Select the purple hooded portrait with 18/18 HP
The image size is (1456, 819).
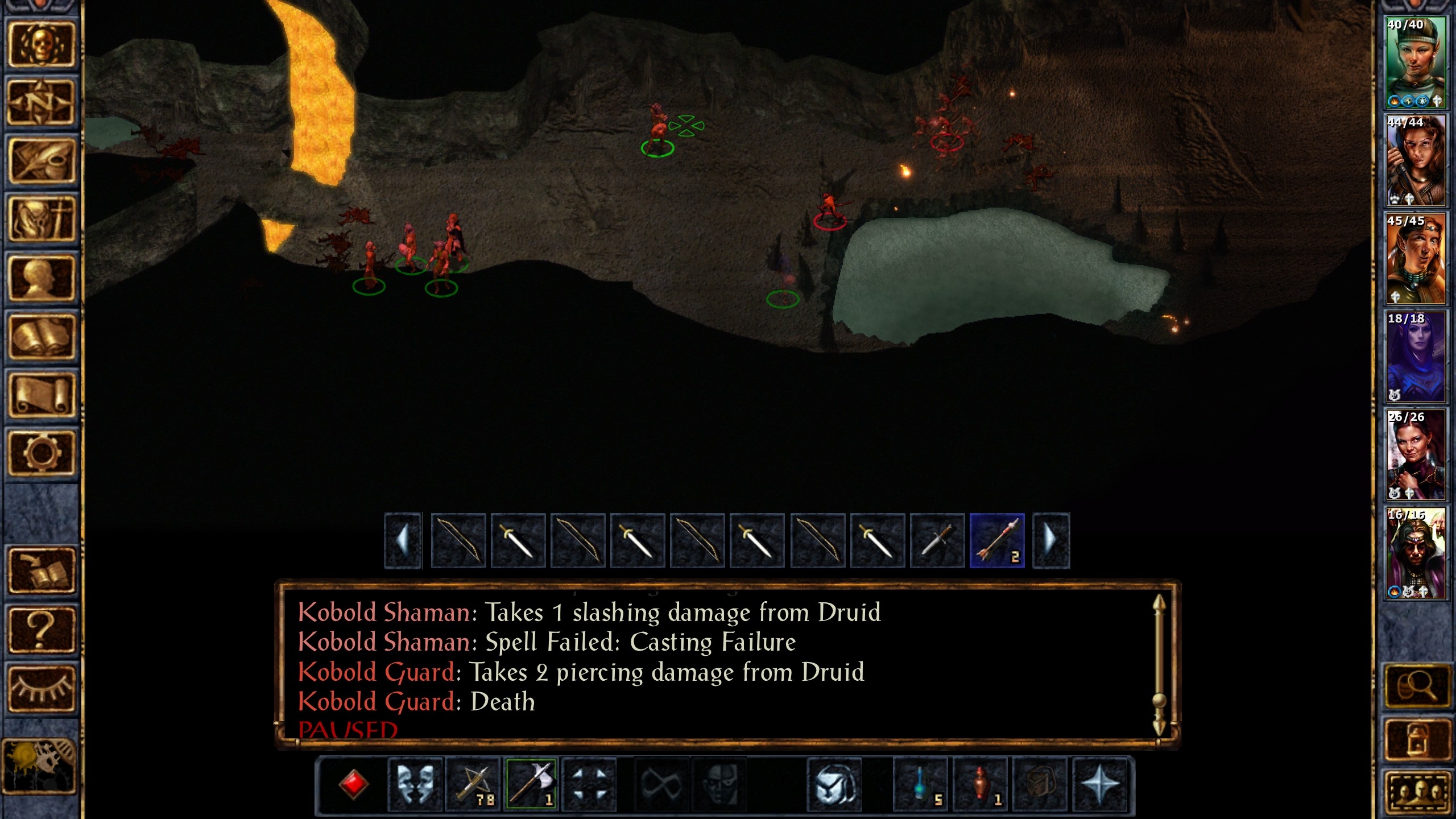coord(1415,357)
